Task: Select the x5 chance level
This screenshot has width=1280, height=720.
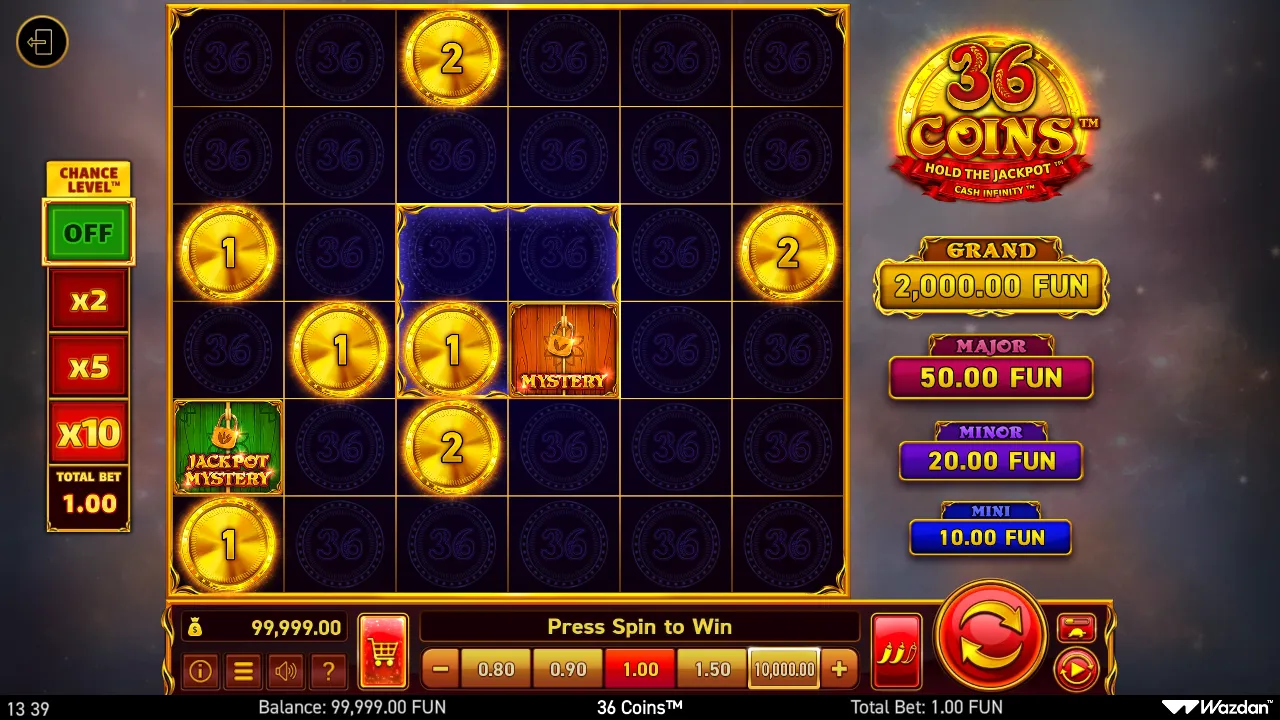Action: [x=88, y=365]
